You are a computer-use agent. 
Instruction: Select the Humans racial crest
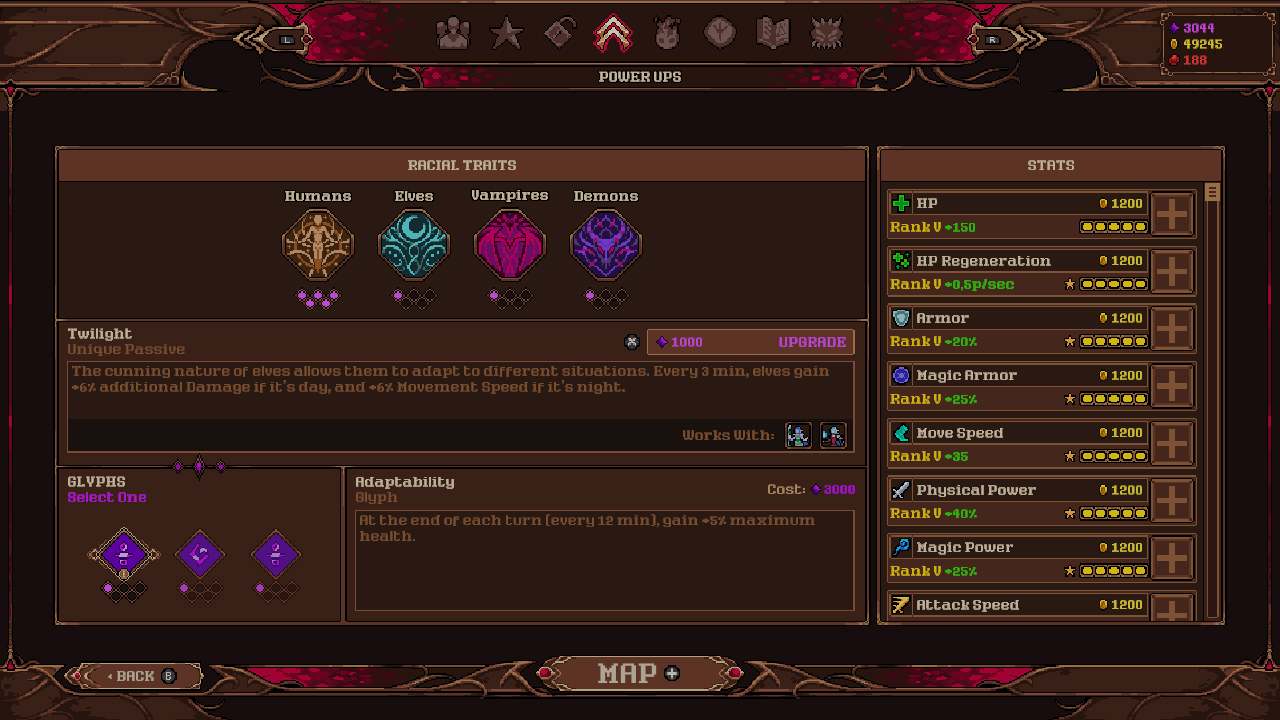(318, 243)
